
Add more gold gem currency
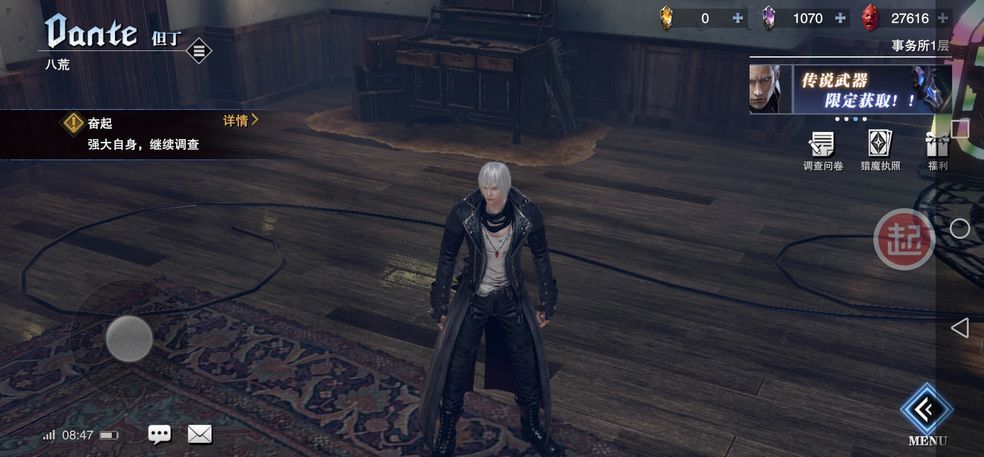pyautogui.click(x=738, y=18)
